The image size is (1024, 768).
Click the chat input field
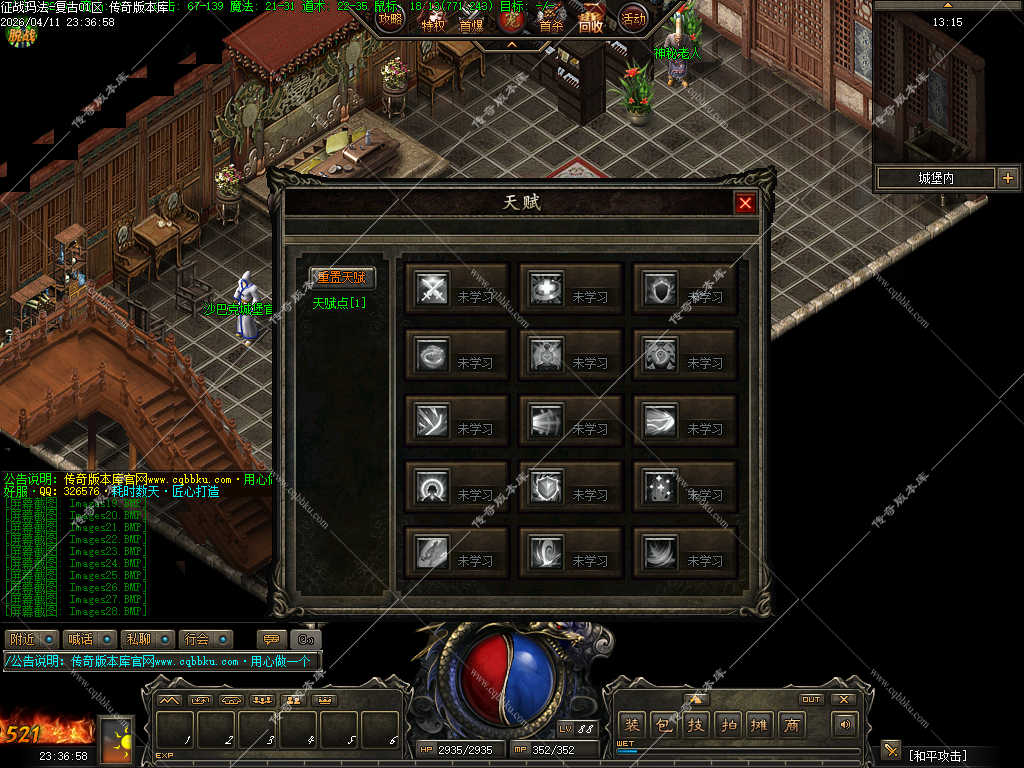click(x=160, y=661)
